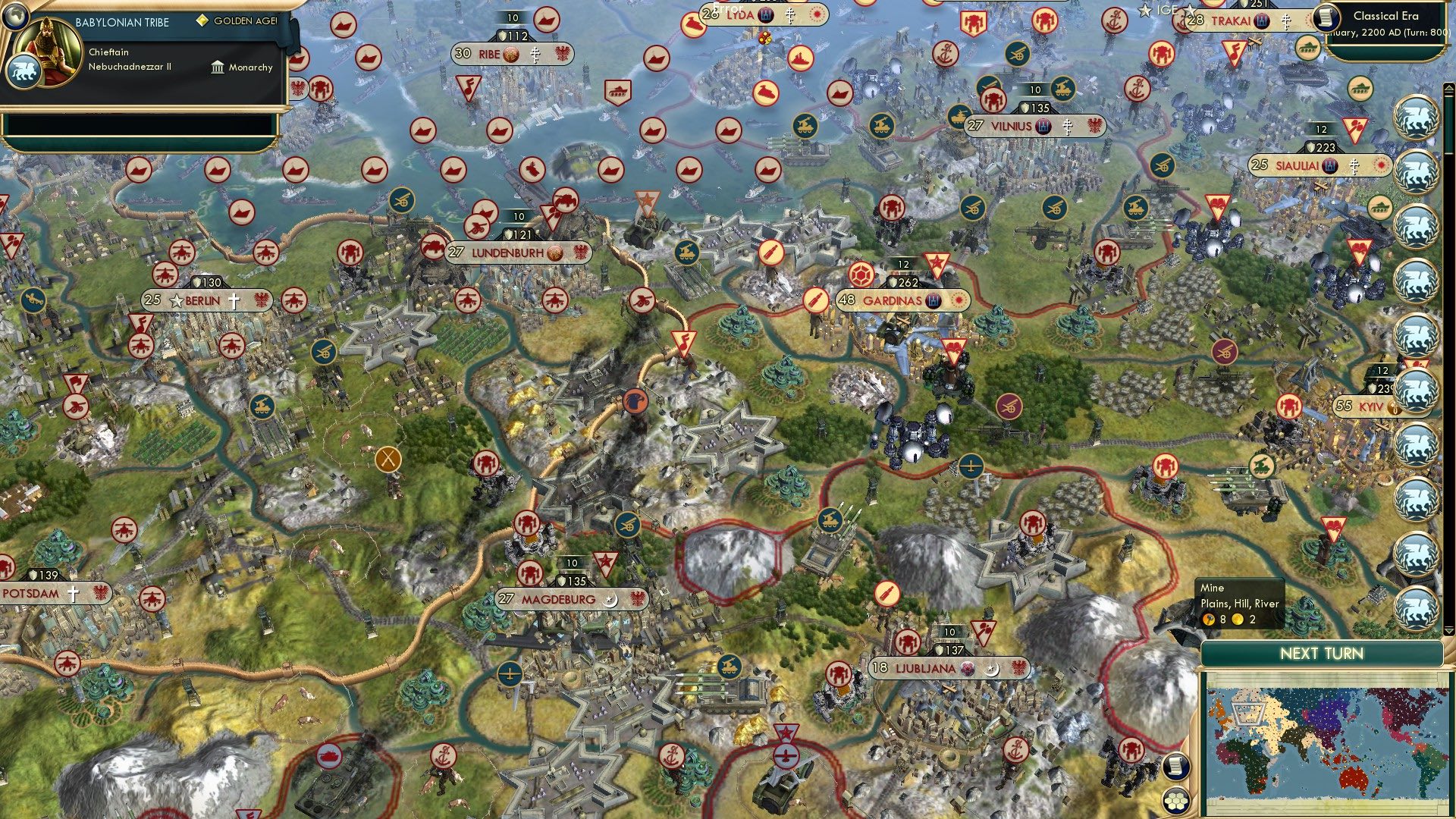1456x819 pixels.
Task: Click the artillery icon beside Gardinas
Action: (x=814, y=300)
